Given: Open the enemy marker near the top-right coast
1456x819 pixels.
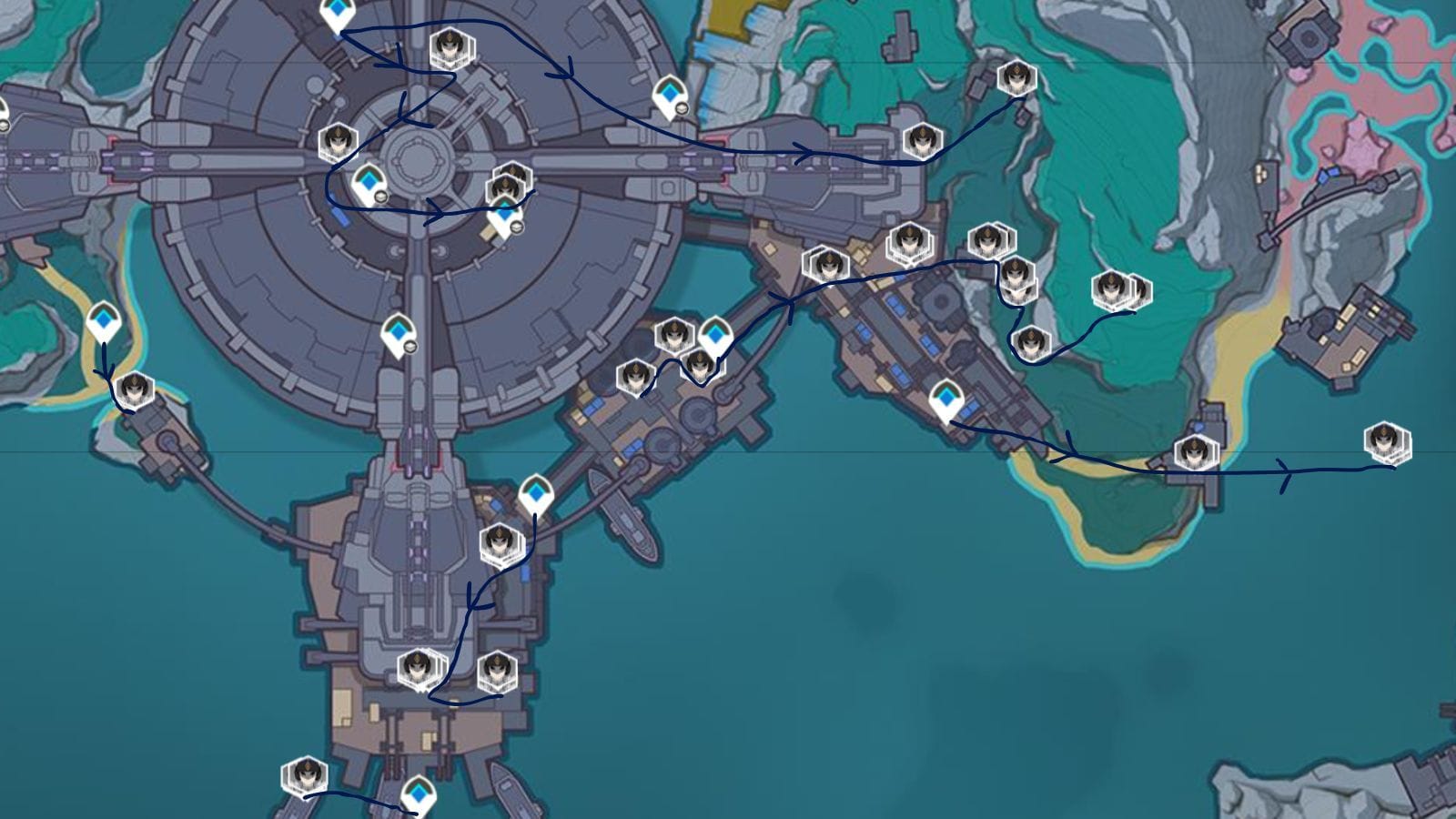Looking at the screenshot, I should [x=1016, y=82].
